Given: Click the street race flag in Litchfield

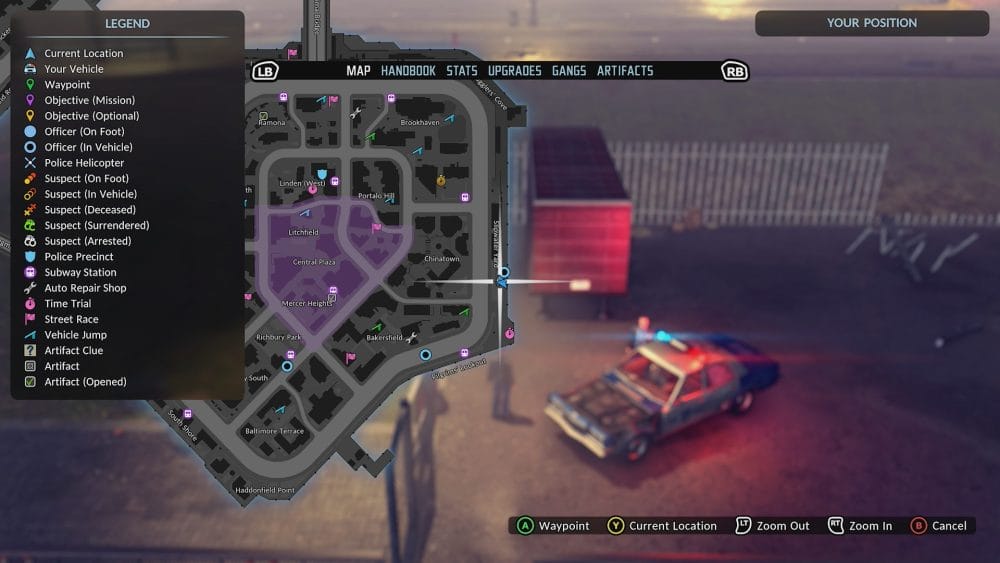Looking at the screenshot, I should click(x=376, y=227).
